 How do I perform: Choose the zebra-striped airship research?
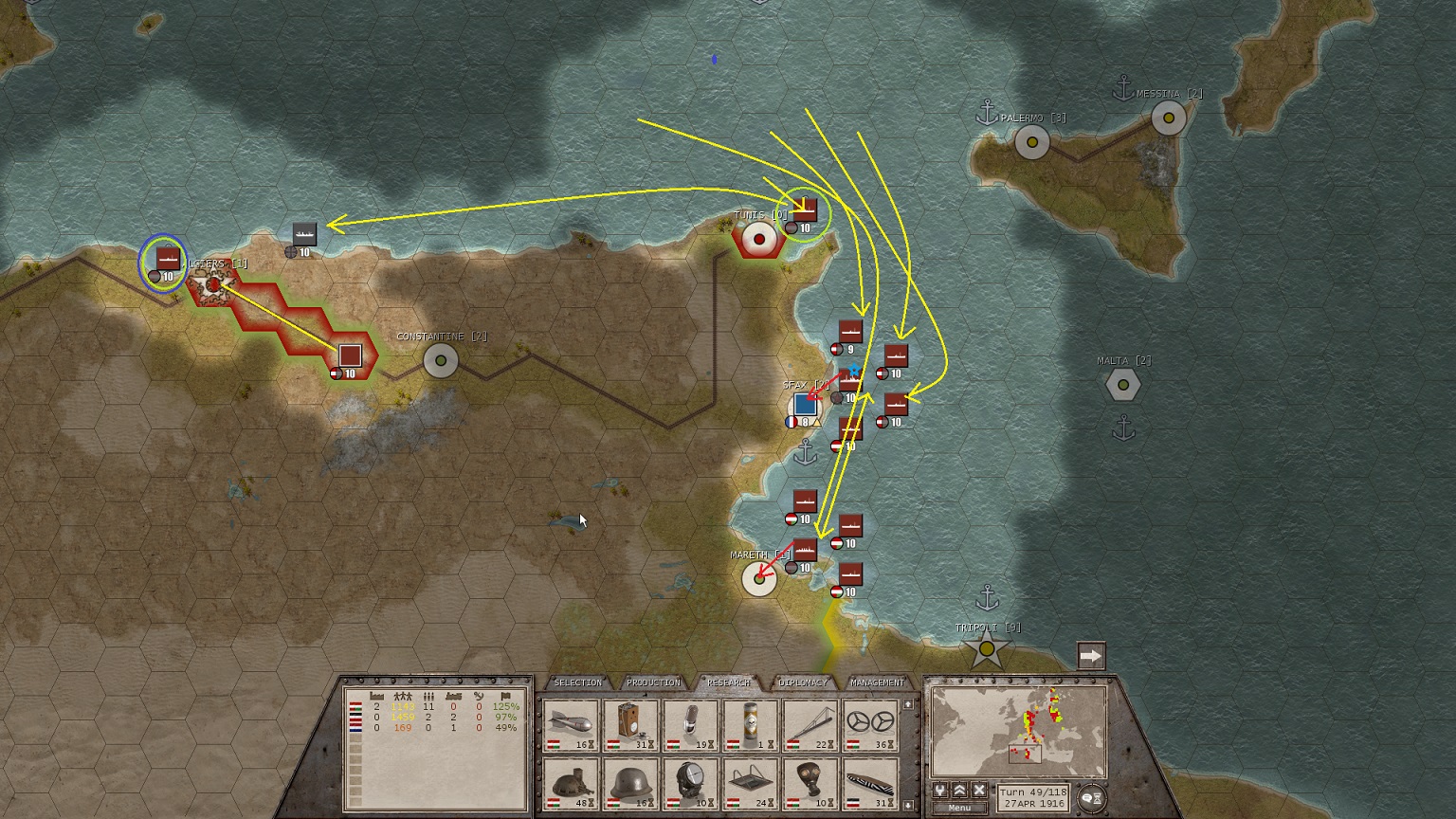pos(870,784)
